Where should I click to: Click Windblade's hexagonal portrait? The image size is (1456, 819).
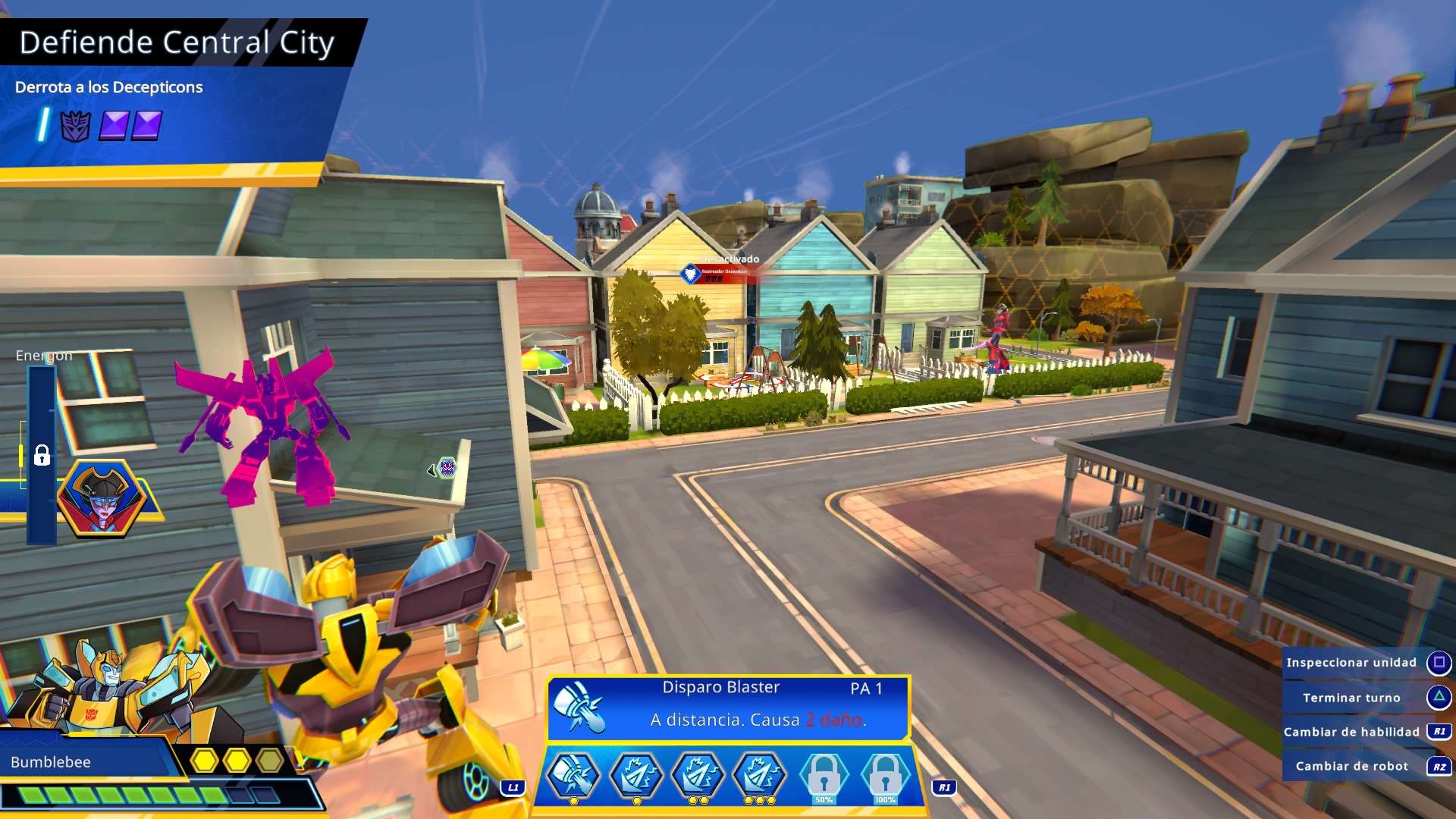103,499
